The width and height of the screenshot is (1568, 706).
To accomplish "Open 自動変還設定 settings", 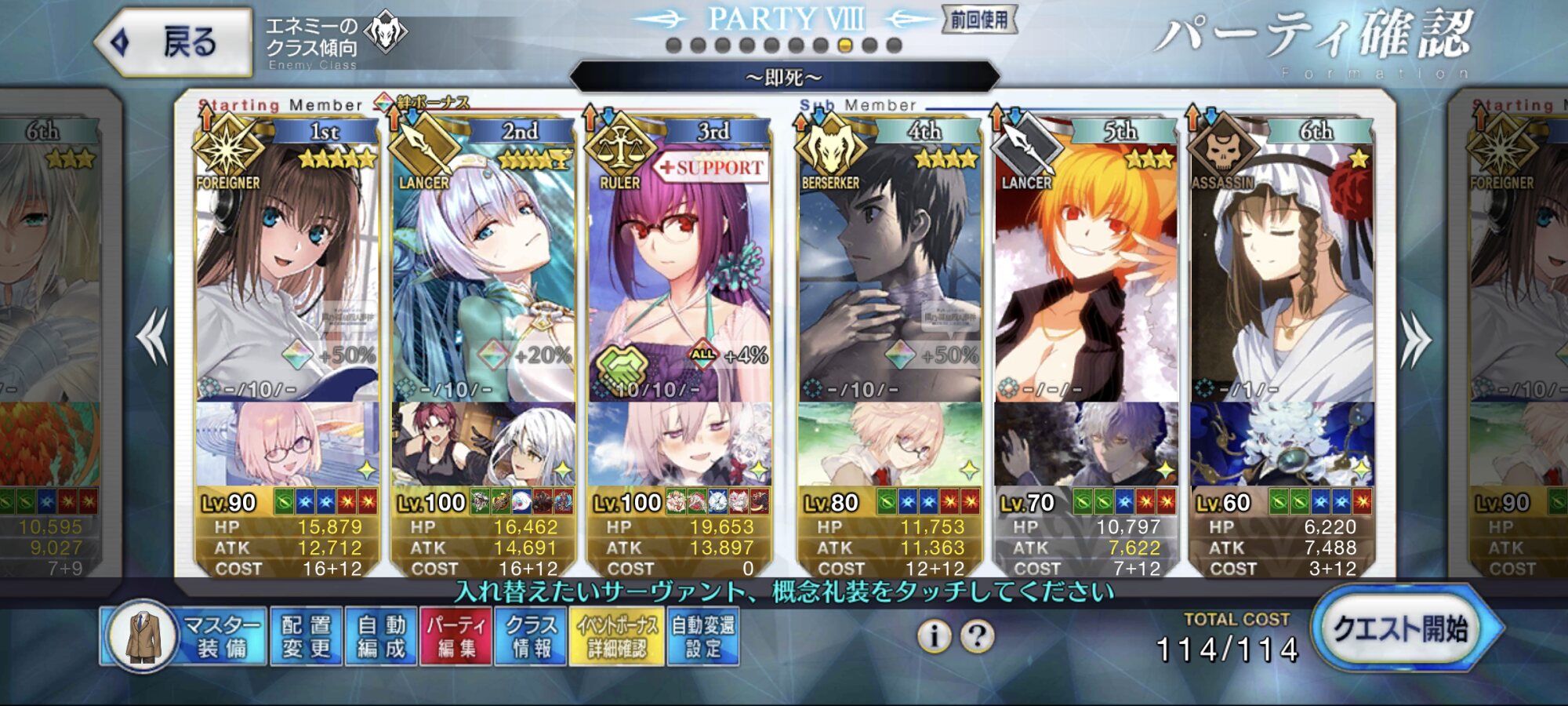I will click(702, 636).
